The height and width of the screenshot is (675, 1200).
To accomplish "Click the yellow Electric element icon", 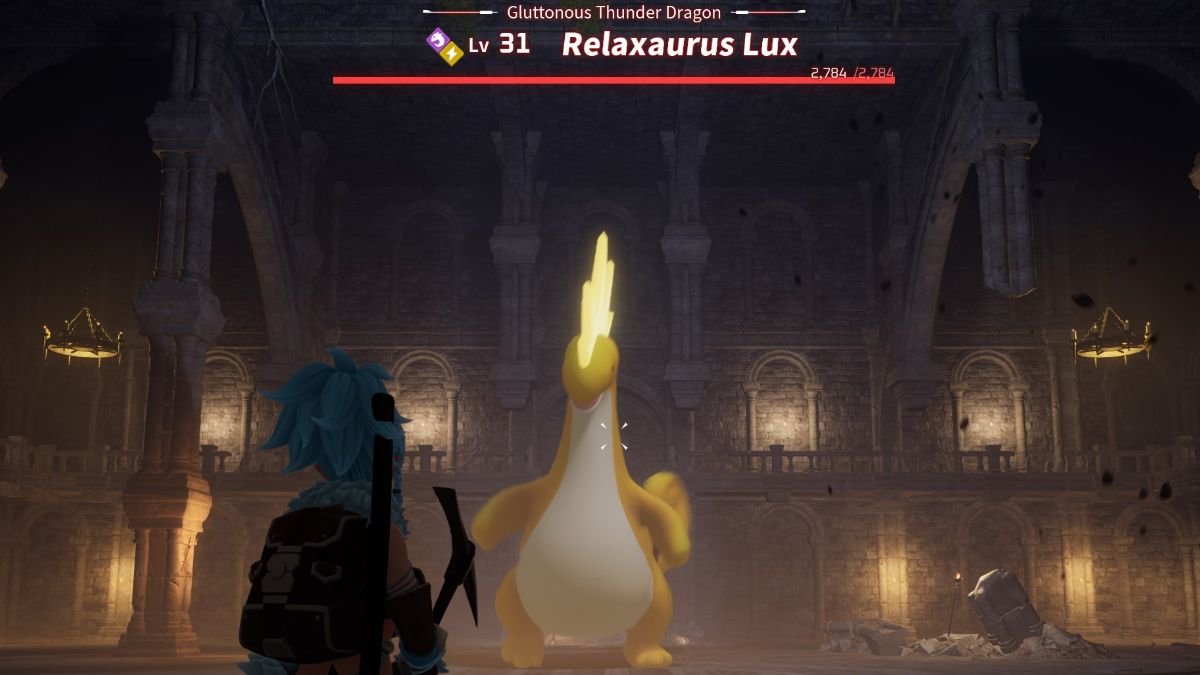I will [451, 53].
